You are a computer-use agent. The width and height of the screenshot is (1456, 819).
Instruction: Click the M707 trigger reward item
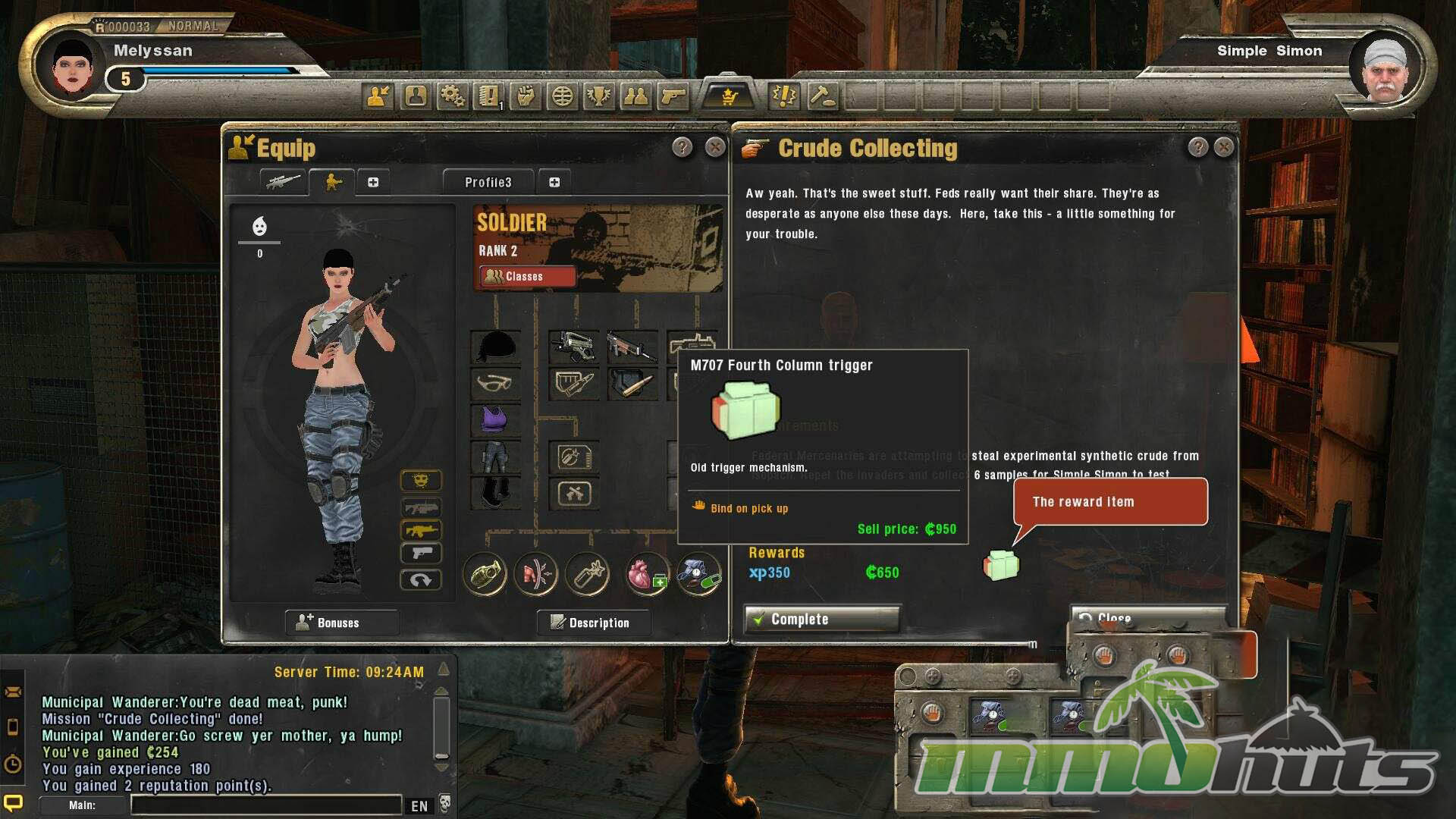pyautogui.click(x=1001, y=566)
